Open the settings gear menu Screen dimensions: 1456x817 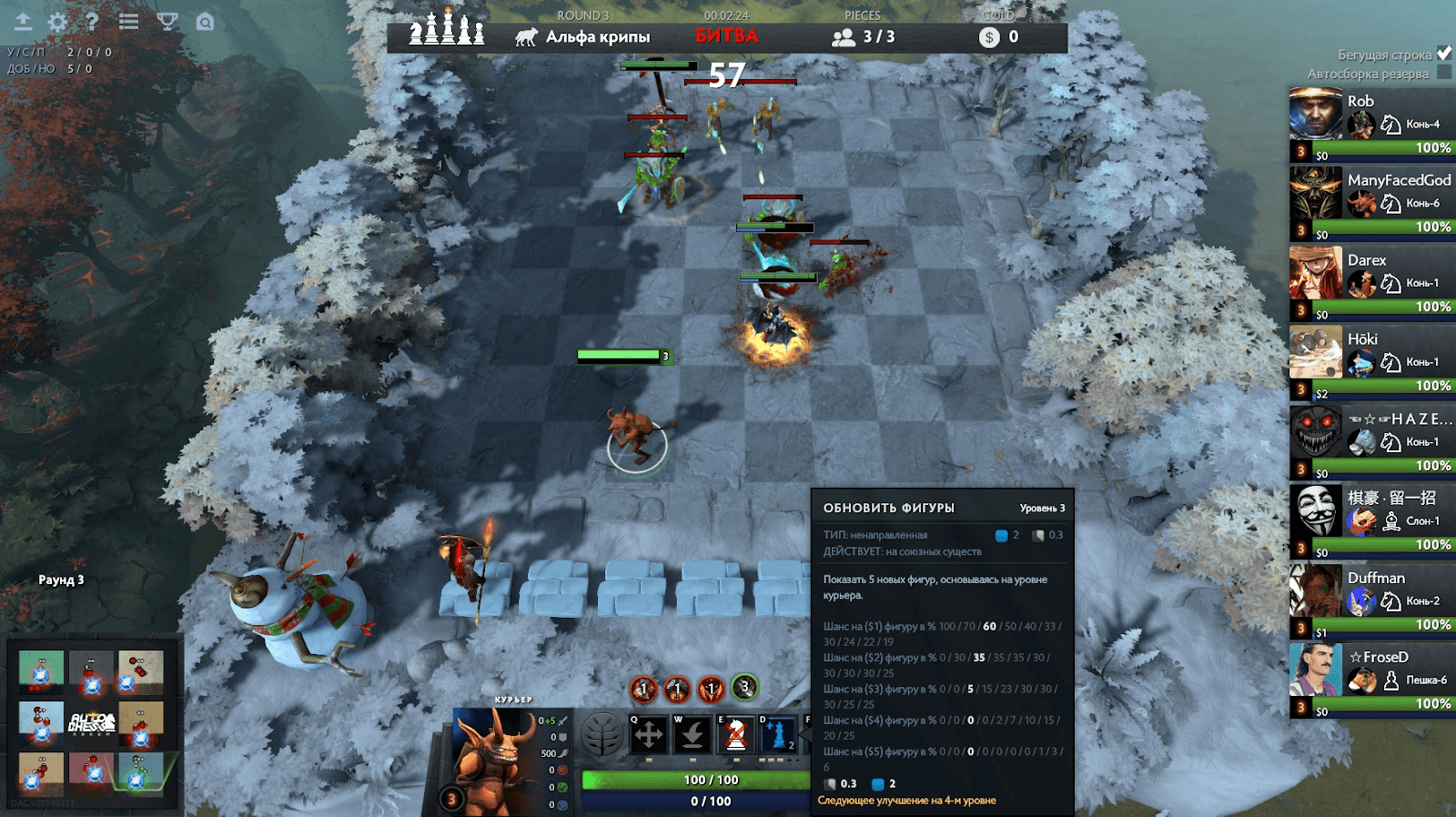57,22
